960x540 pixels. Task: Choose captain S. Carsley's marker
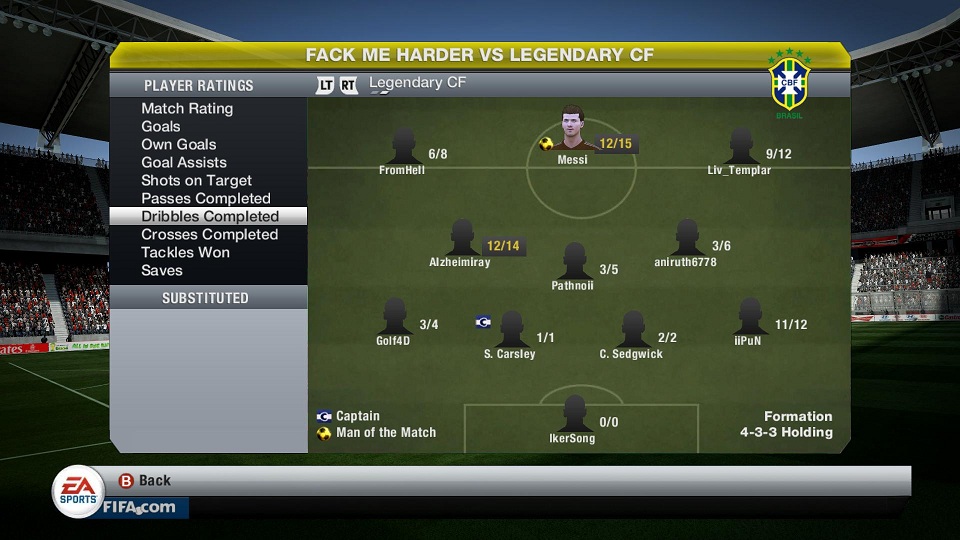[510, 331]
